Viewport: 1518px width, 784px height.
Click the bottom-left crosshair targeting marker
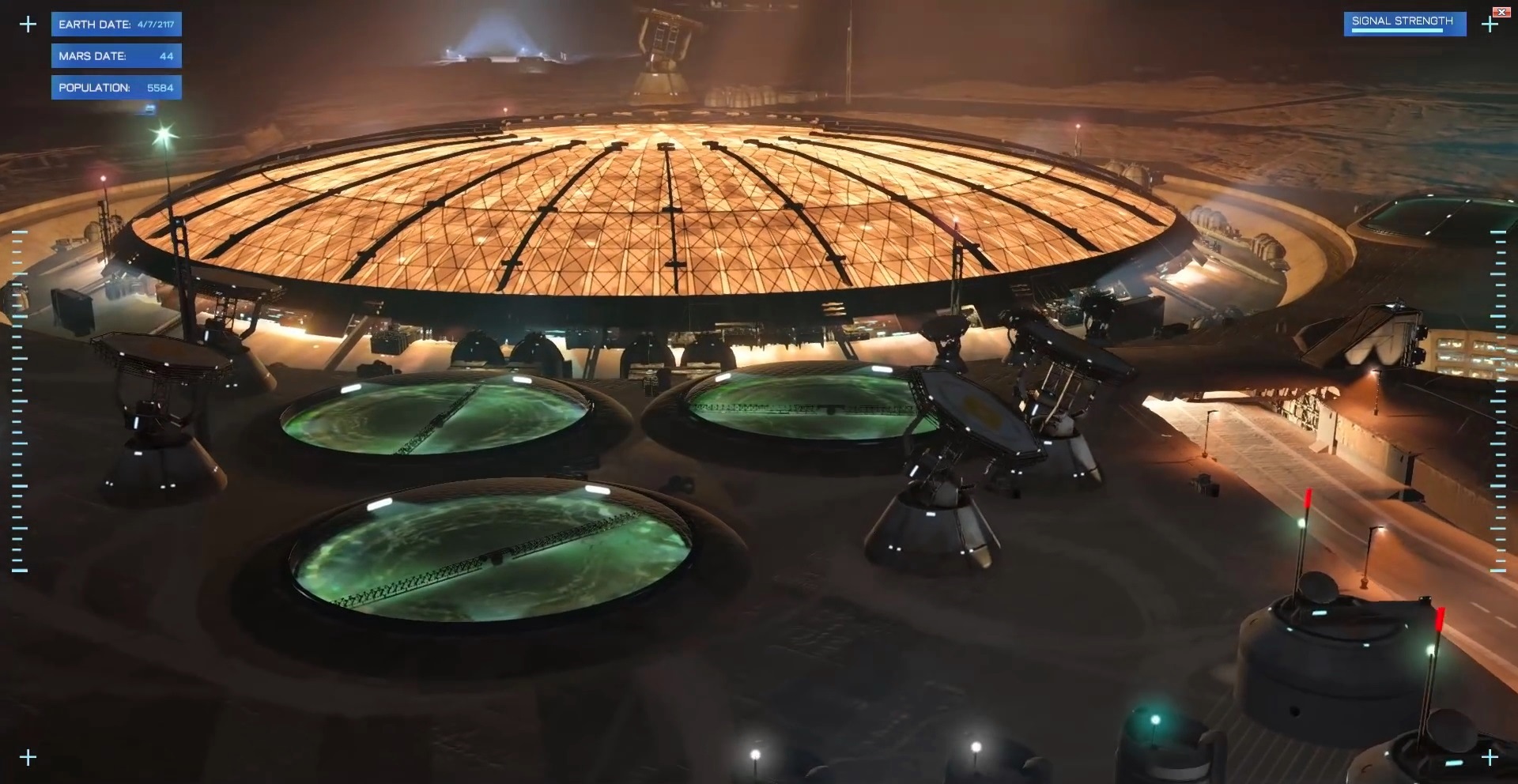tap(28, 756)
